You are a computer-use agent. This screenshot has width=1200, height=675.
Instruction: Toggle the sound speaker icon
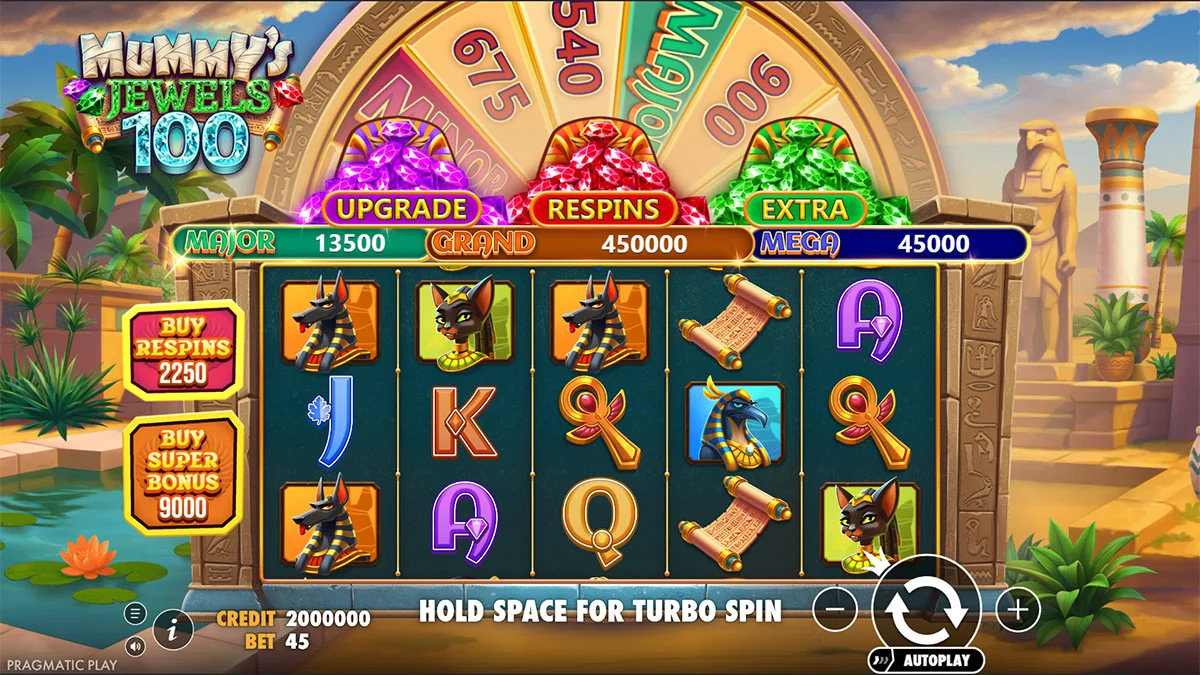click(136, 646)
